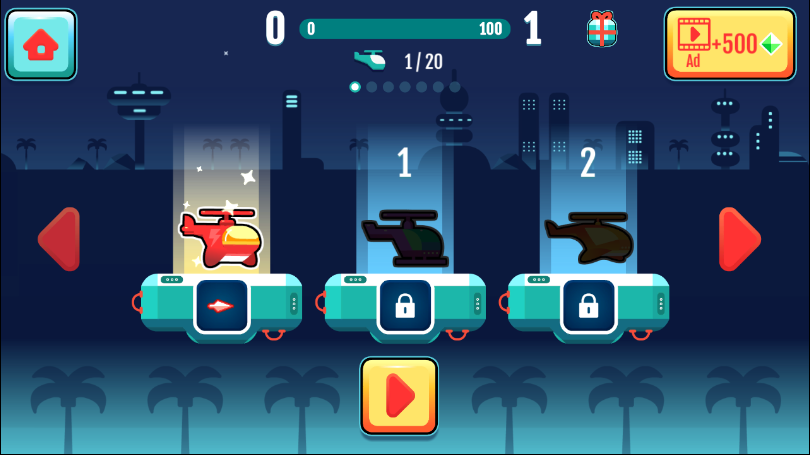
Task: Watch the ad for +500 gems
Action: click(729, 44)
